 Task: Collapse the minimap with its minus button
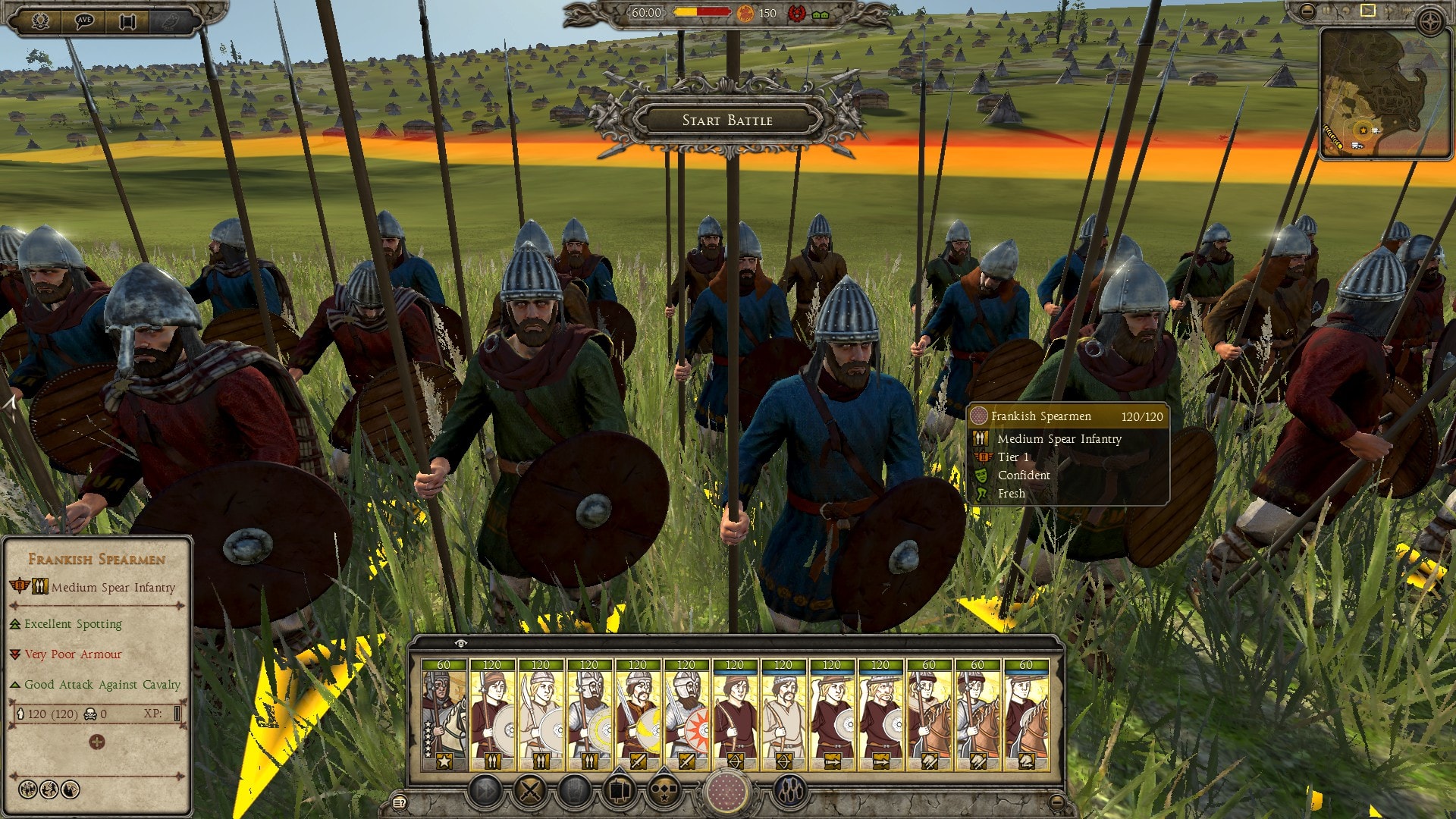click(1307, 11)
